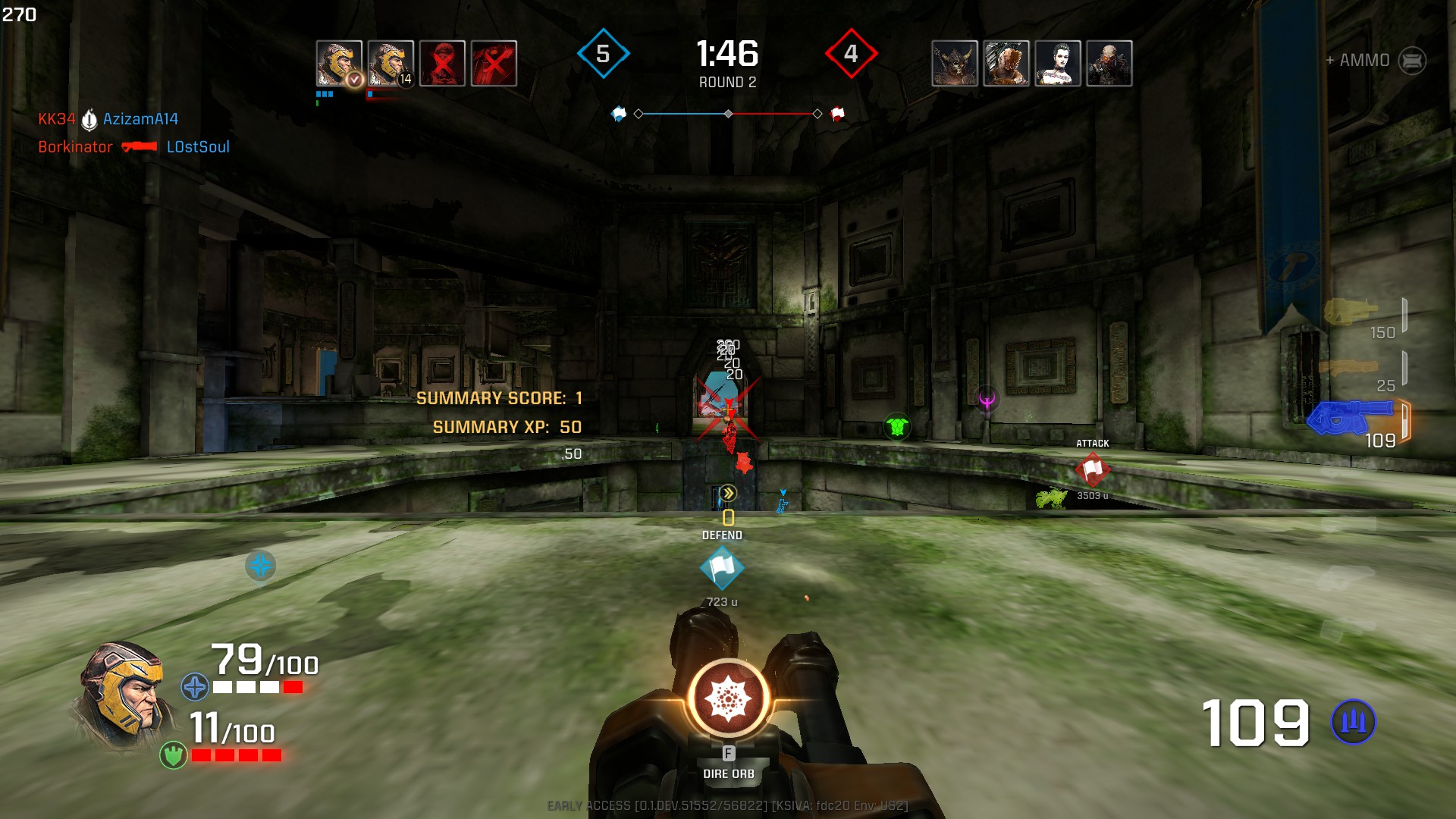Screen dimensions: 1456x819
Task: Click the player champion portrait beside health
Action: (121, 695)
